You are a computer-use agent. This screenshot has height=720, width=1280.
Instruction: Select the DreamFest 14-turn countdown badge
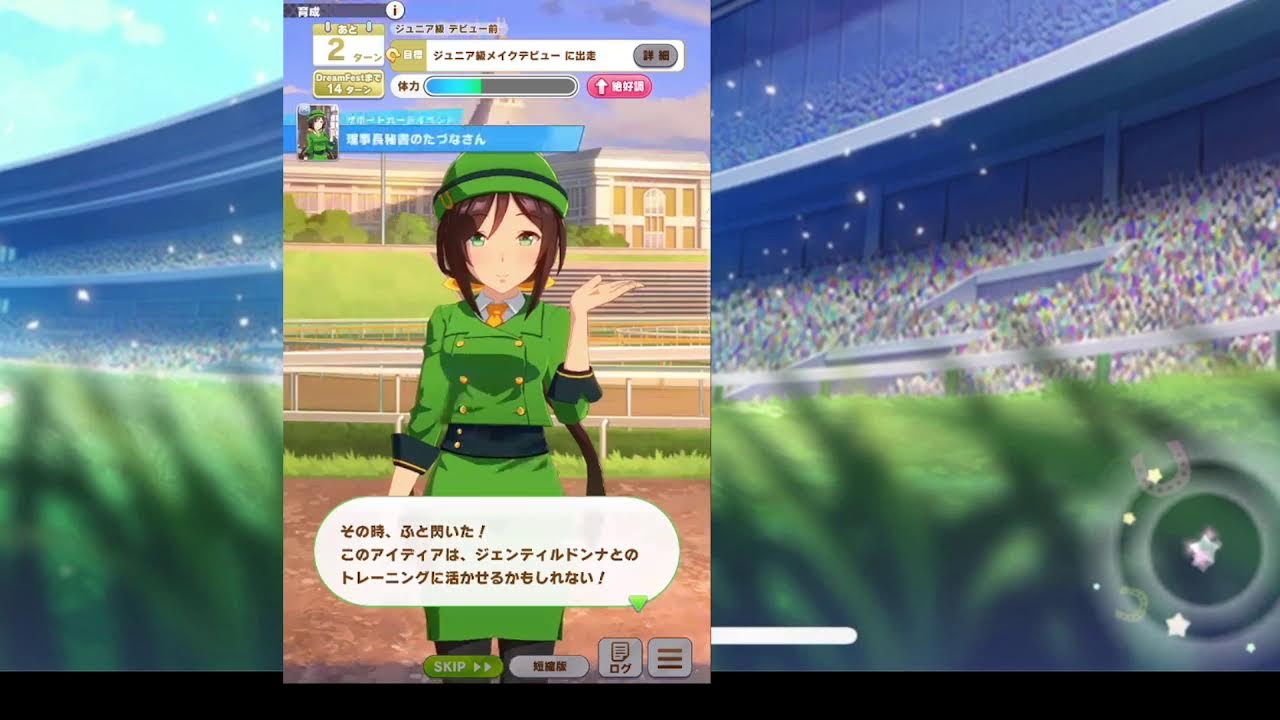point(348,83)
